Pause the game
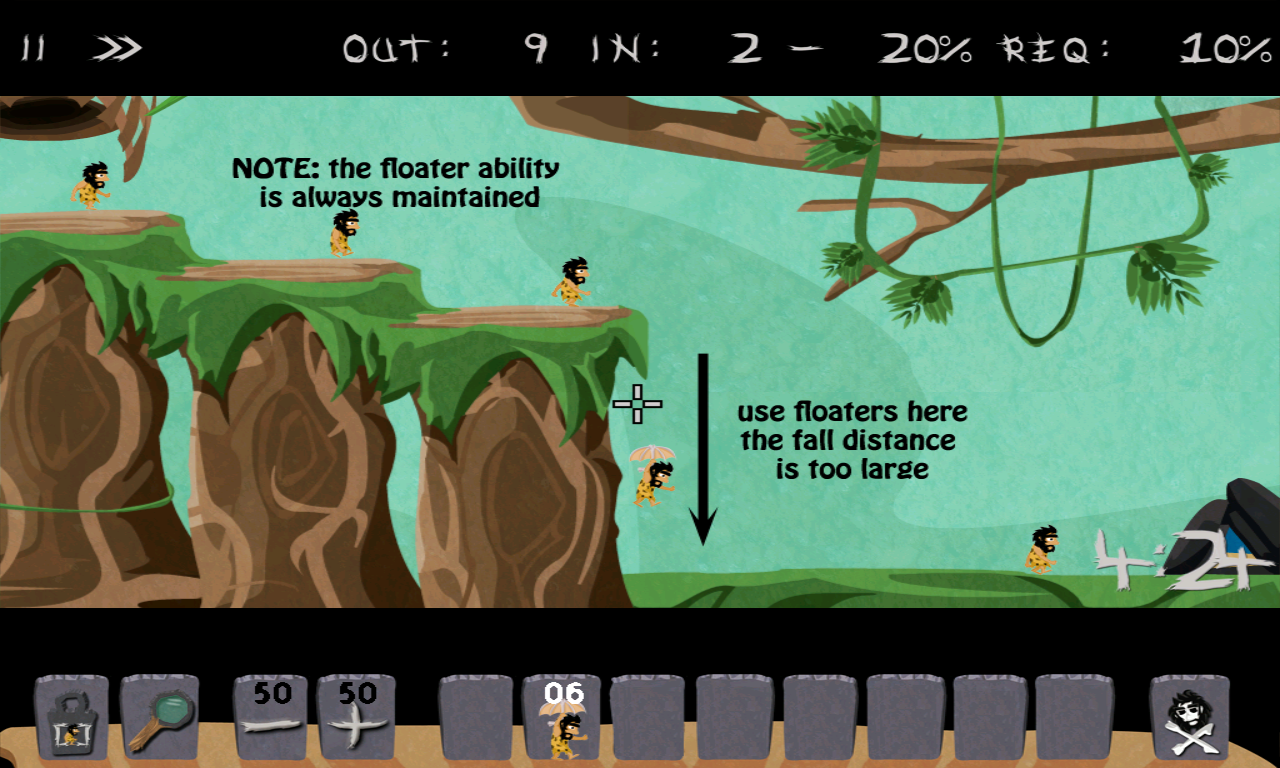1280x768 pixels. coord(33,48)
